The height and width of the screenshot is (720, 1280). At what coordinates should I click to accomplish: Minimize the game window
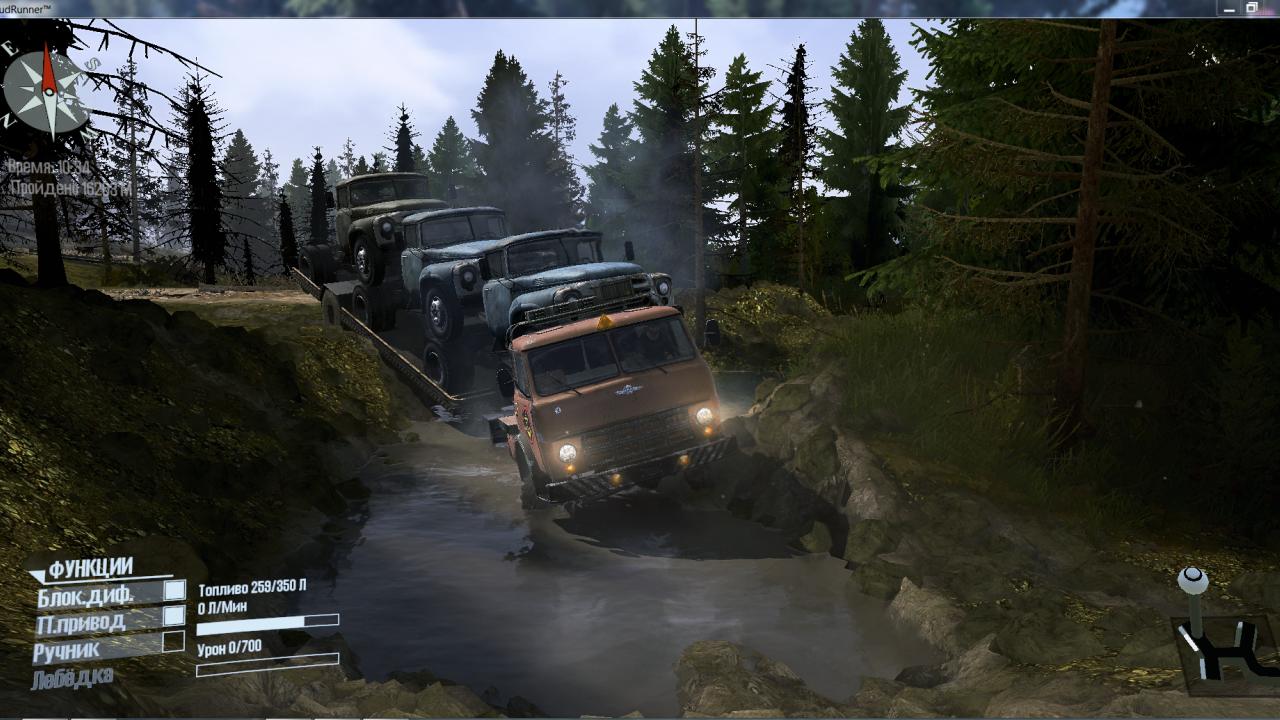[1227, 8]
